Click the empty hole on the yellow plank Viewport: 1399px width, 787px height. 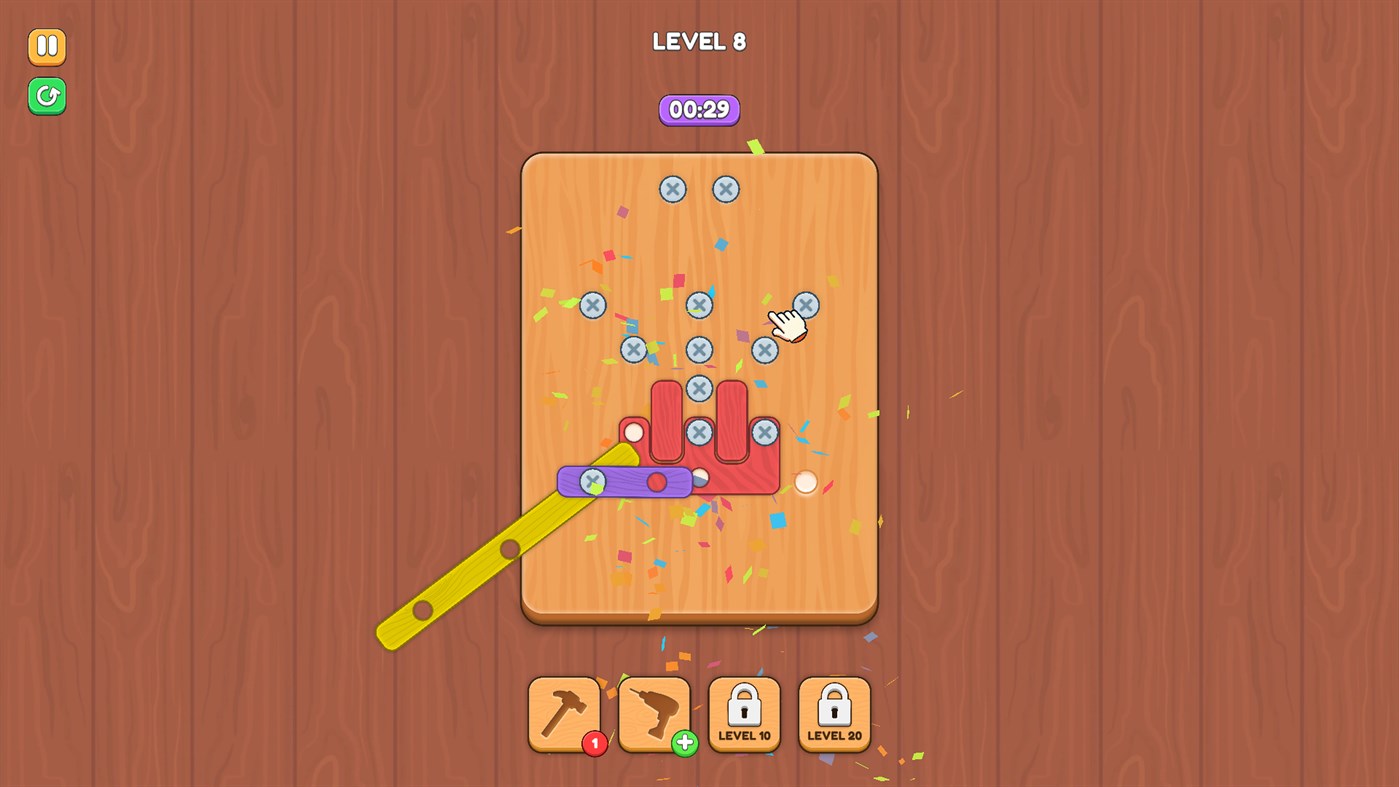coord(510,547)
